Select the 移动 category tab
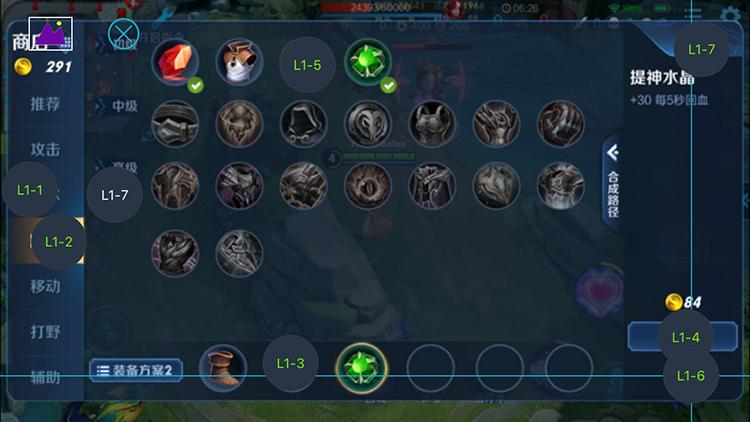Image resolution: width=750 pixels, height=422 pixels. [x=45, y=286]
